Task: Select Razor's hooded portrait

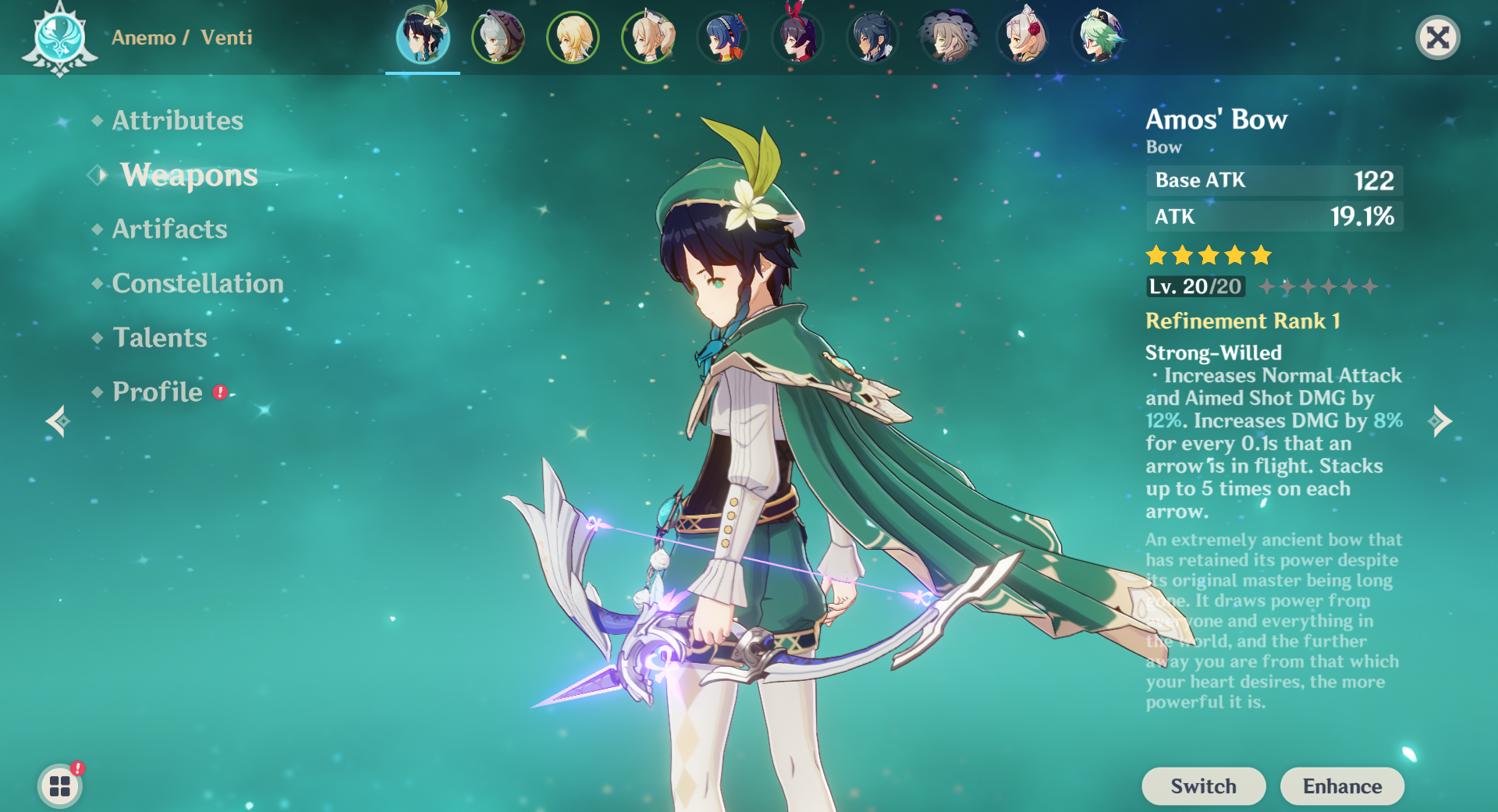Action: point(498,37)
